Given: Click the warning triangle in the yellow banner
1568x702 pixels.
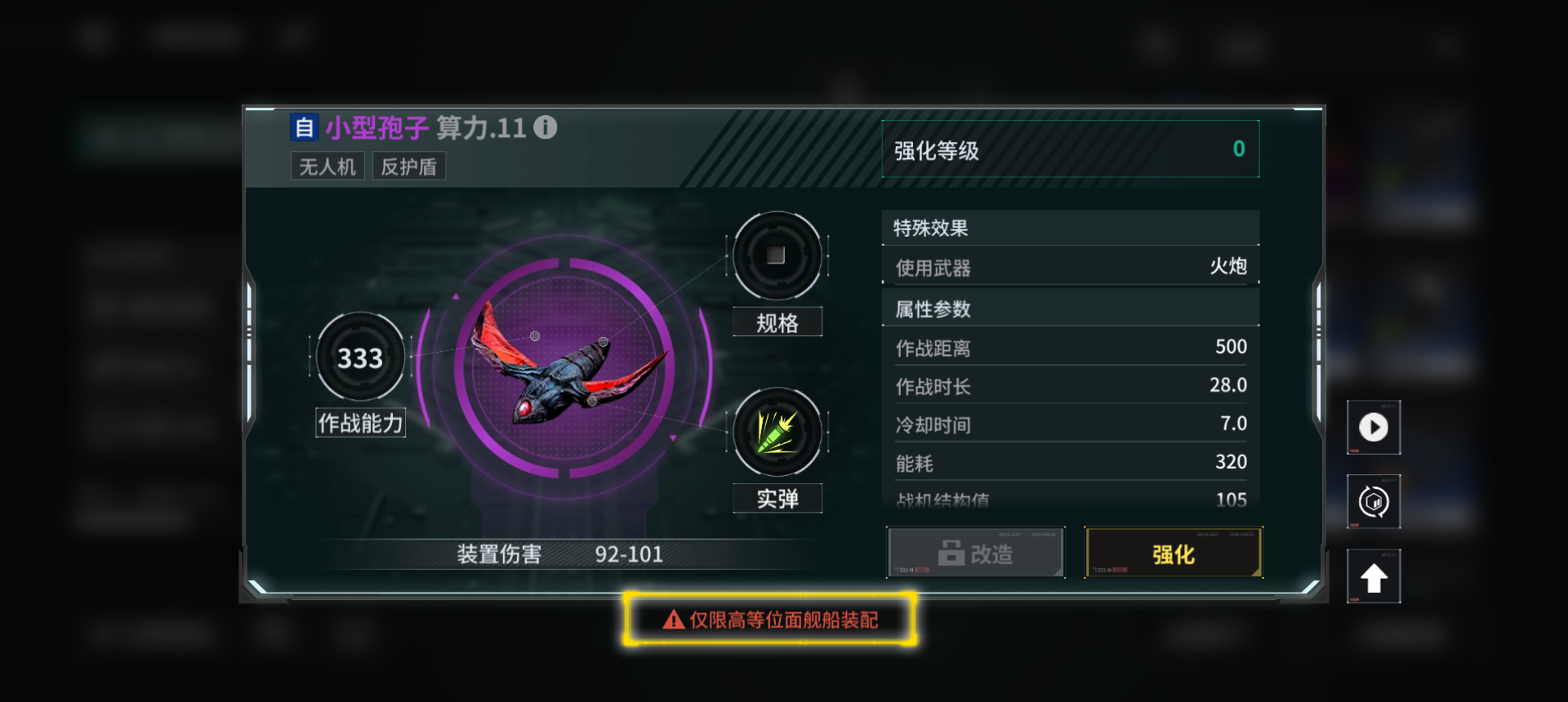Looking at the screenshot, I should [x=671, y=620].
